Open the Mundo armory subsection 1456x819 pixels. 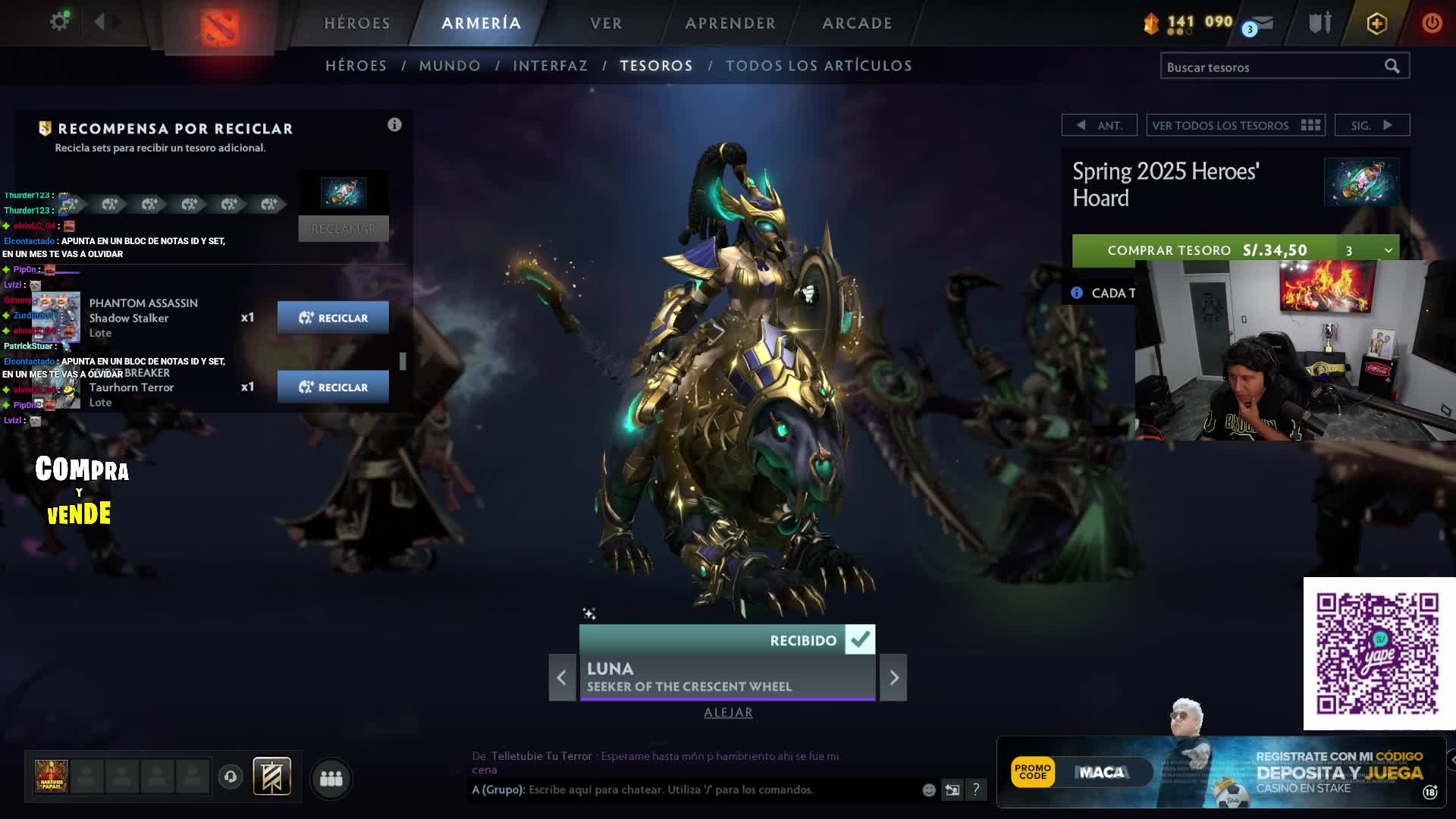pyautogui.click(x=450, y=66)
